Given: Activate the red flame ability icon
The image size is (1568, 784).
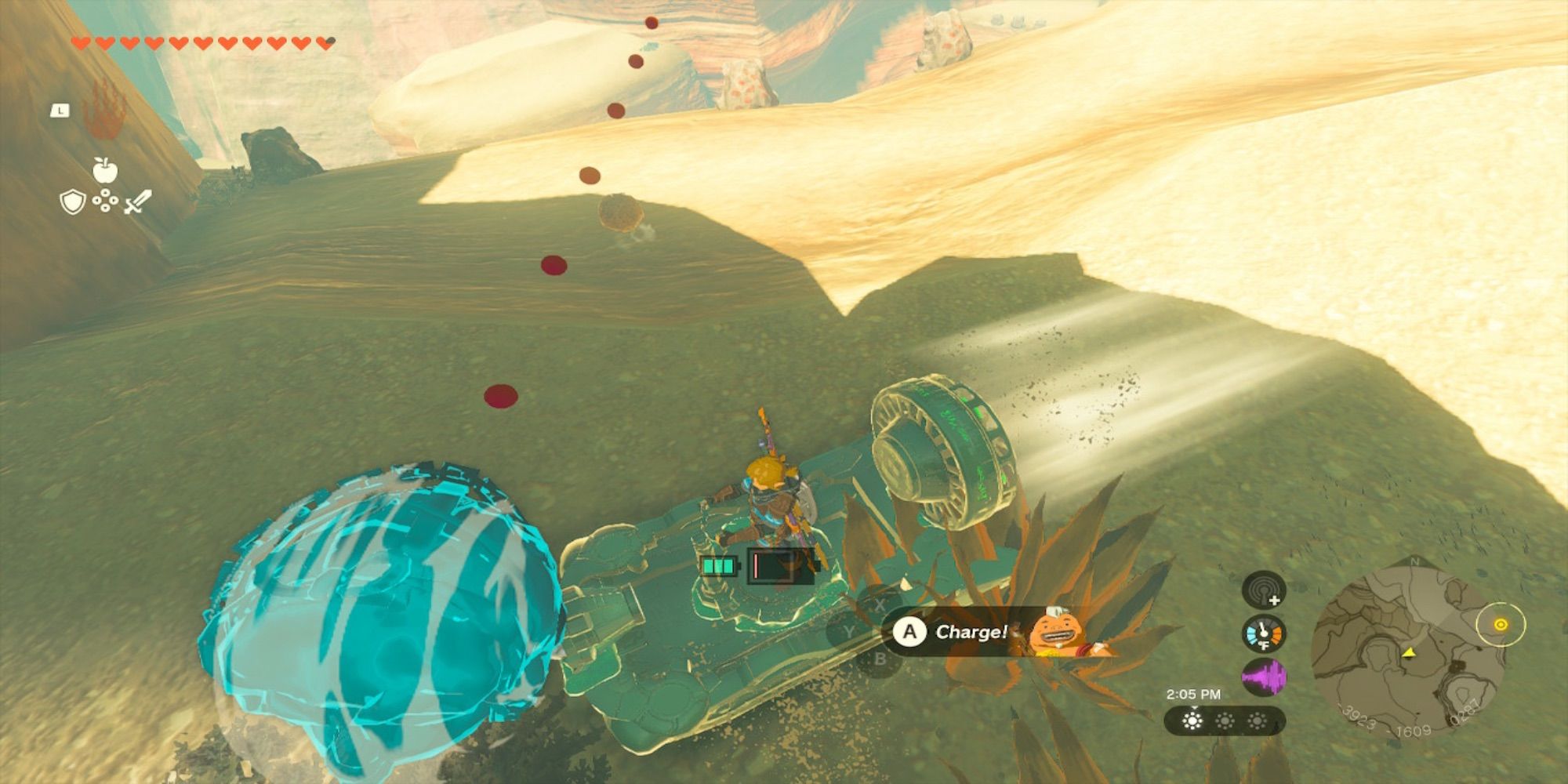Looking at the screenshot, I should [x=105, y=111].
